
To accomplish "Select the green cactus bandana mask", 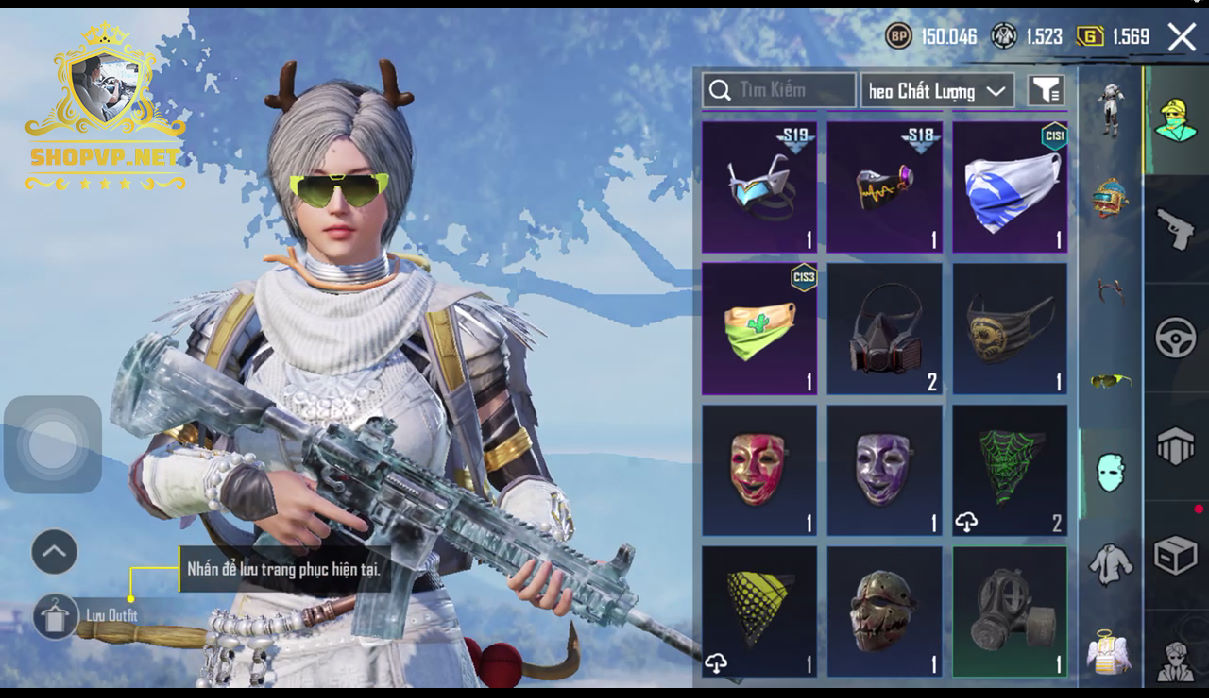I will (759, 328).
